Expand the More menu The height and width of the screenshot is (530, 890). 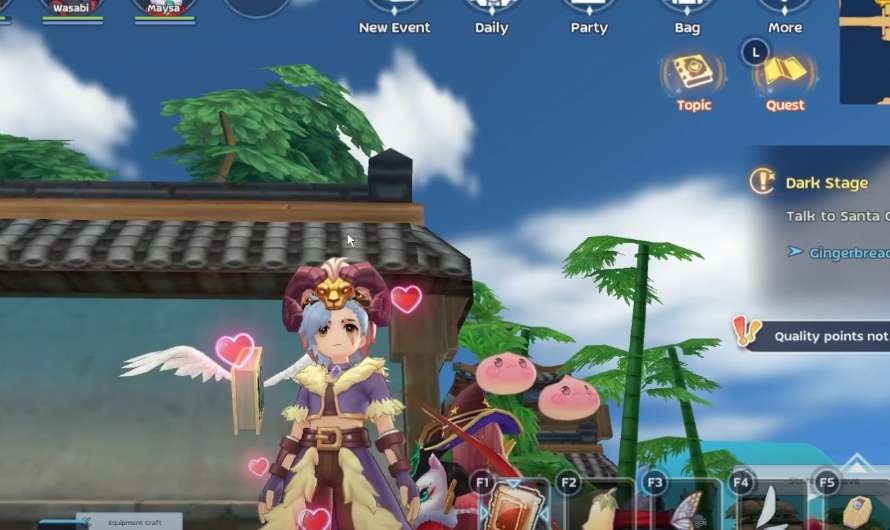785,12
